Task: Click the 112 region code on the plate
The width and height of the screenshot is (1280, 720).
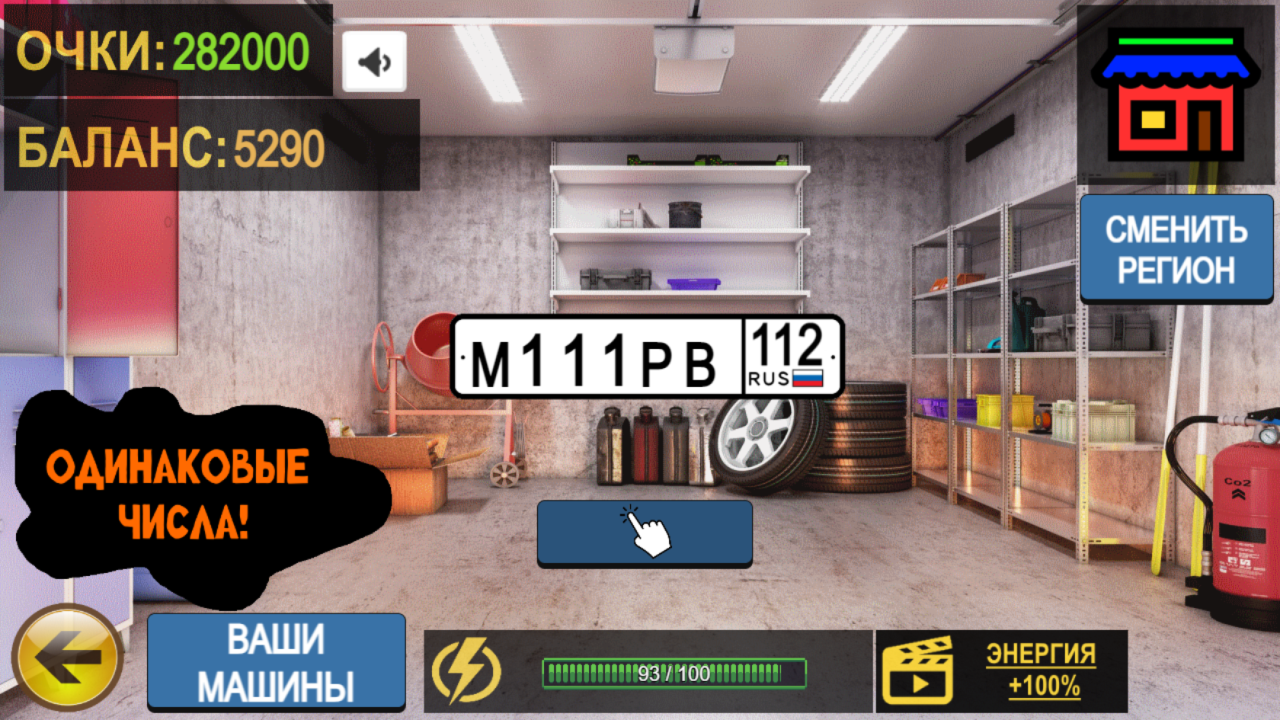Action: coord(789,344)
